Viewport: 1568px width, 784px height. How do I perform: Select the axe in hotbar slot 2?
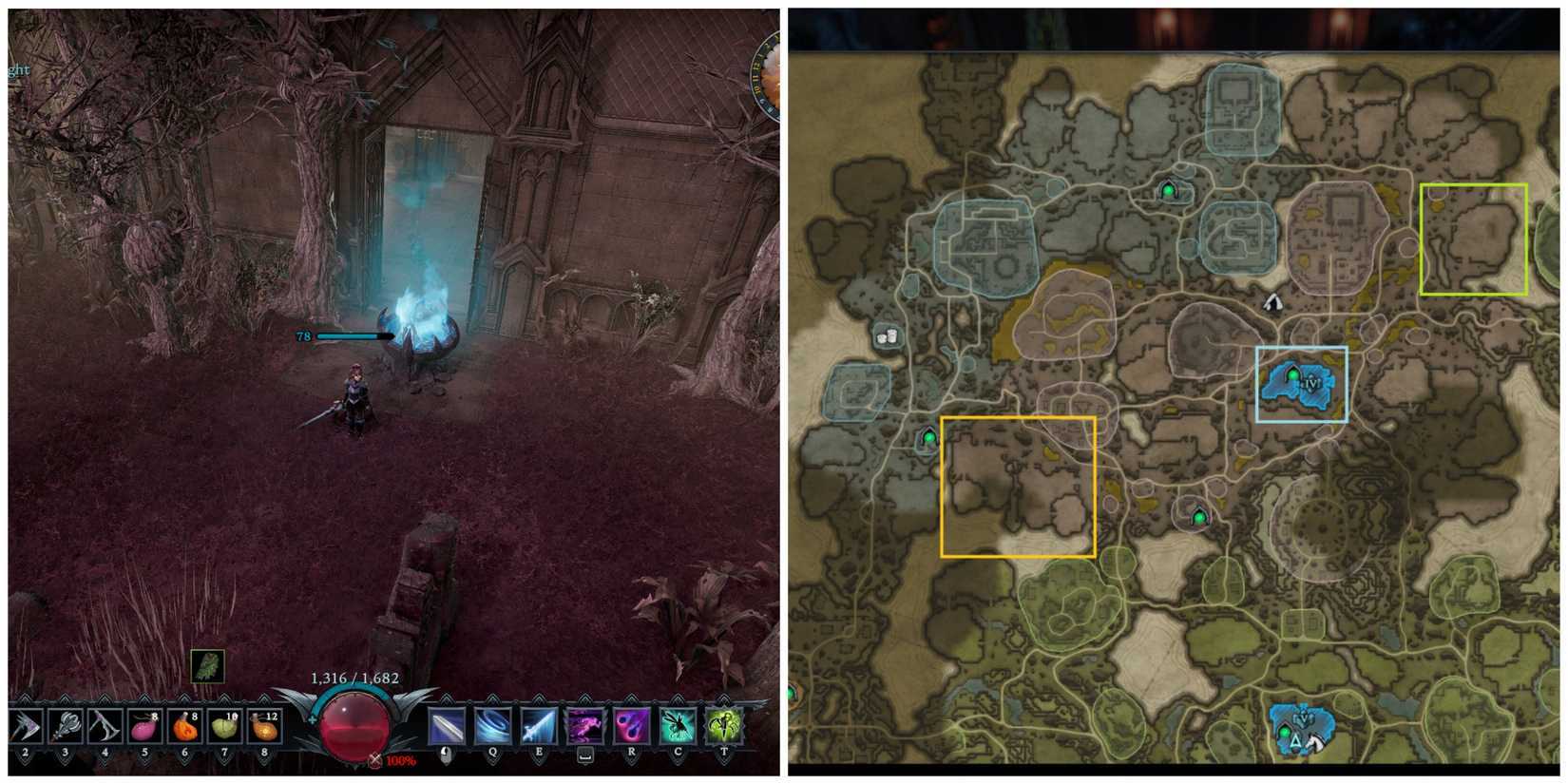tap(26, 727)
